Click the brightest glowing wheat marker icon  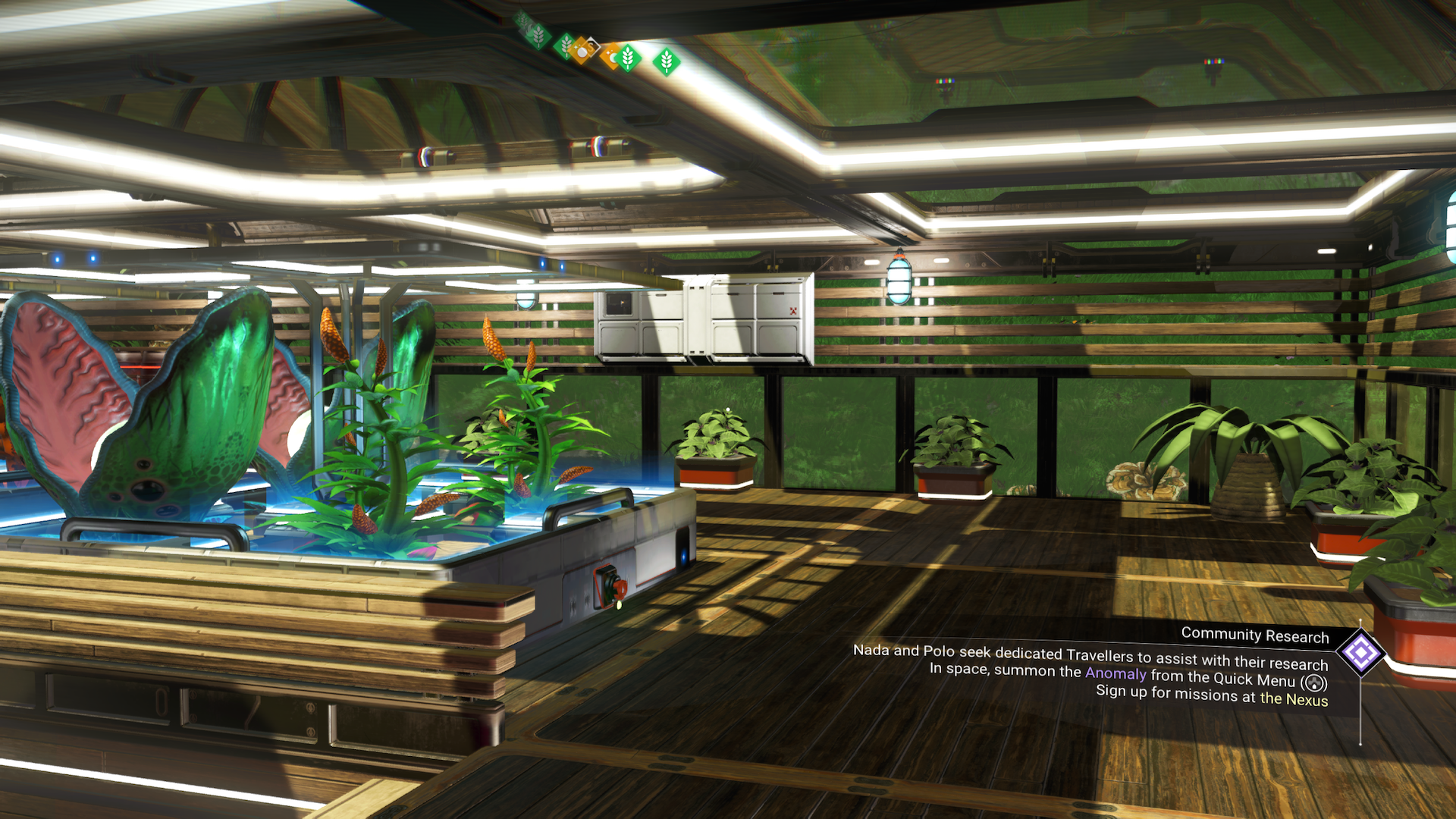coord(627,58)
